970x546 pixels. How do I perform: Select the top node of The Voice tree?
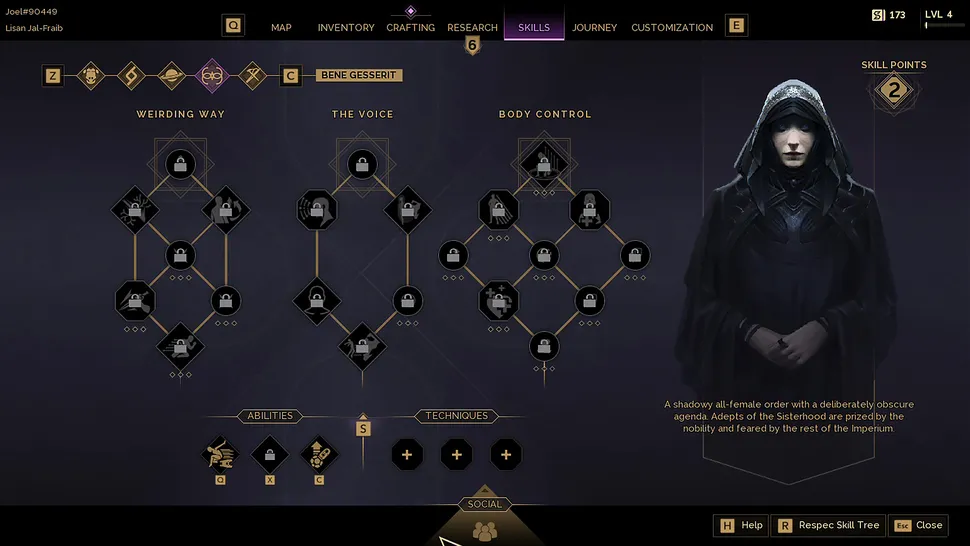362,163
